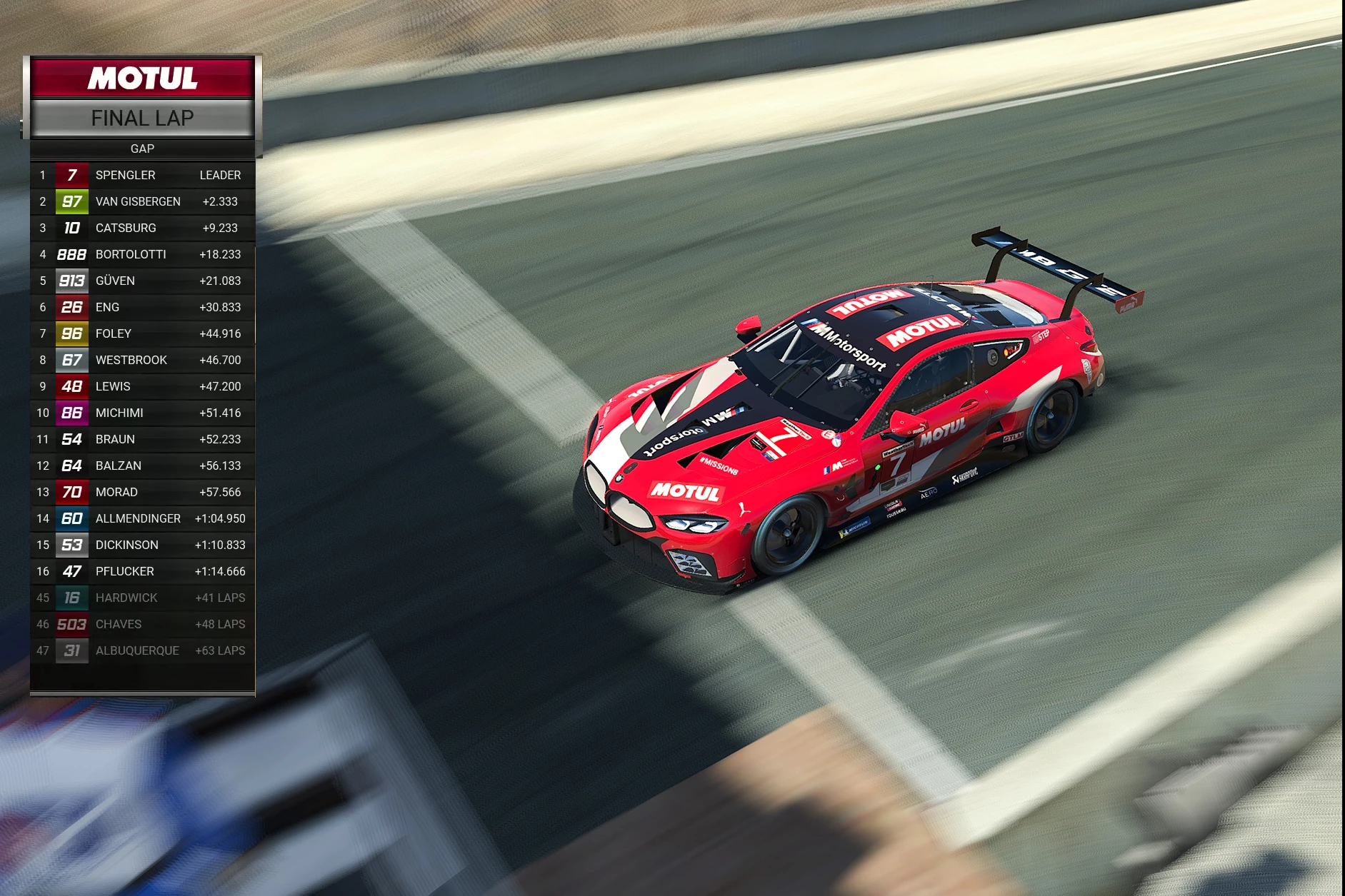The width and height of the screenshot is (1345, 896).
Task: Select Allmendinger's leaderboard entry
Action: (x=142, y=518)
